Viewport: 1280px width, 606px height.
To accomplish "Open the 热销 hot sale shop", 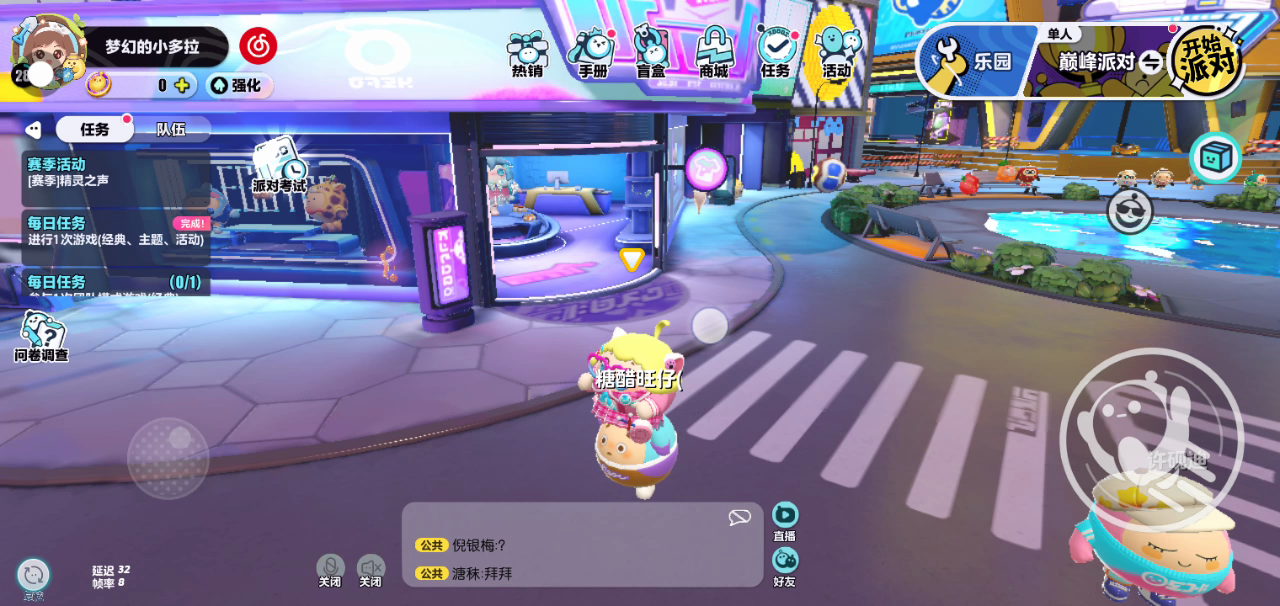I will click(x=527, y=55).
